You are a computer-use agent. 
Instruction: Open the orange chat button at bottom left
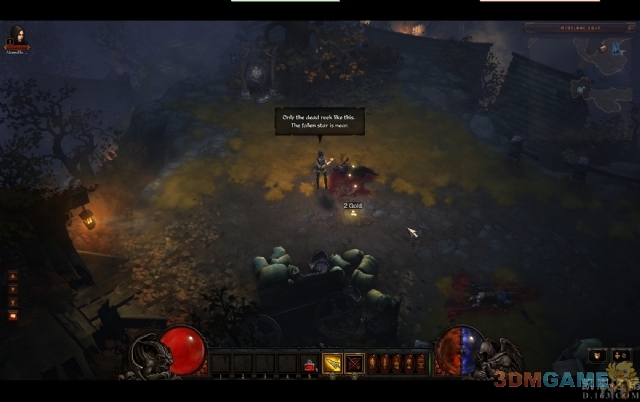coord(13,316)
